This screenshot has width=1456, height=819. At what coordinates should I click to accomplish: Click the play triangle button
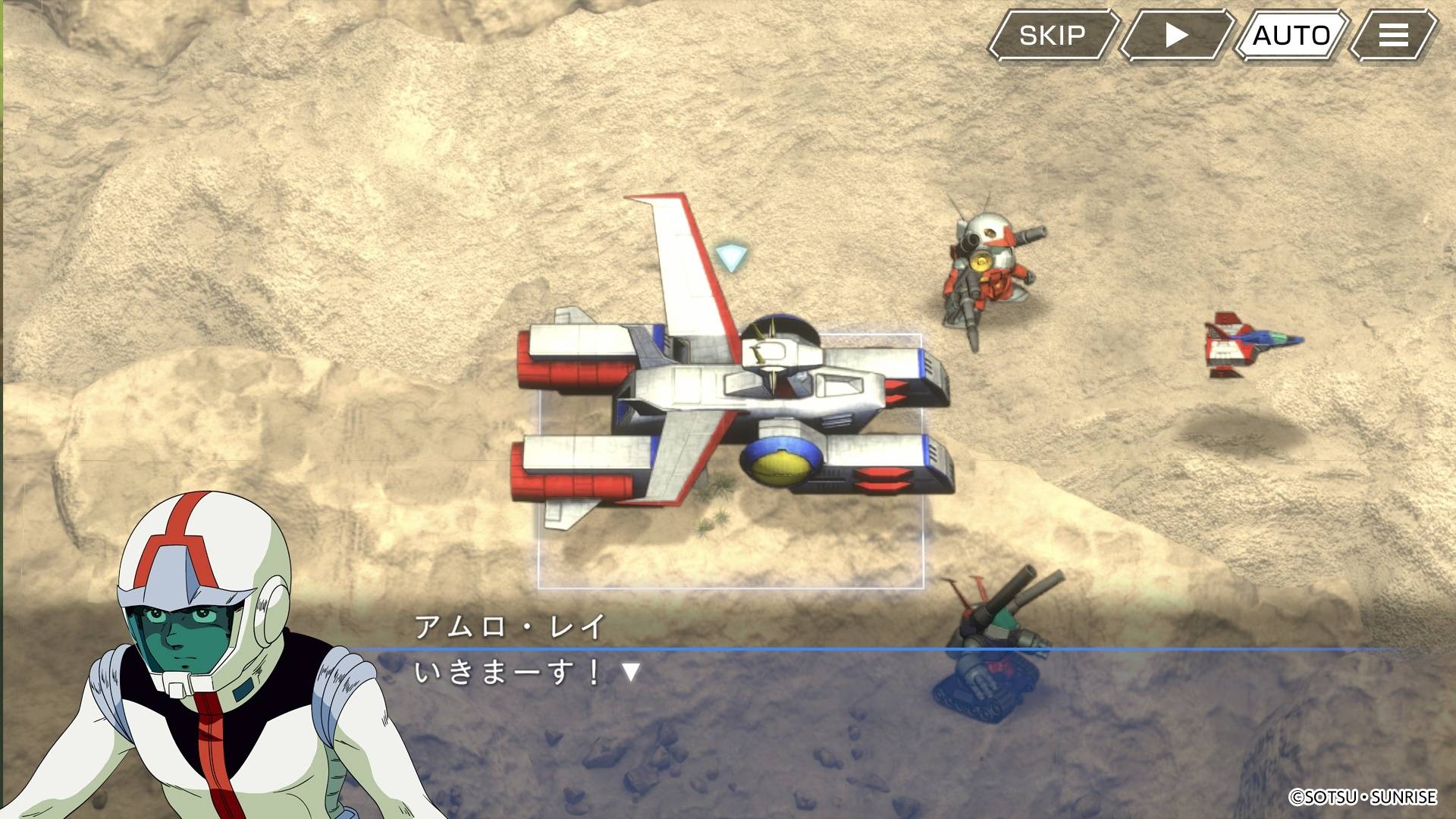(1175, 35)
